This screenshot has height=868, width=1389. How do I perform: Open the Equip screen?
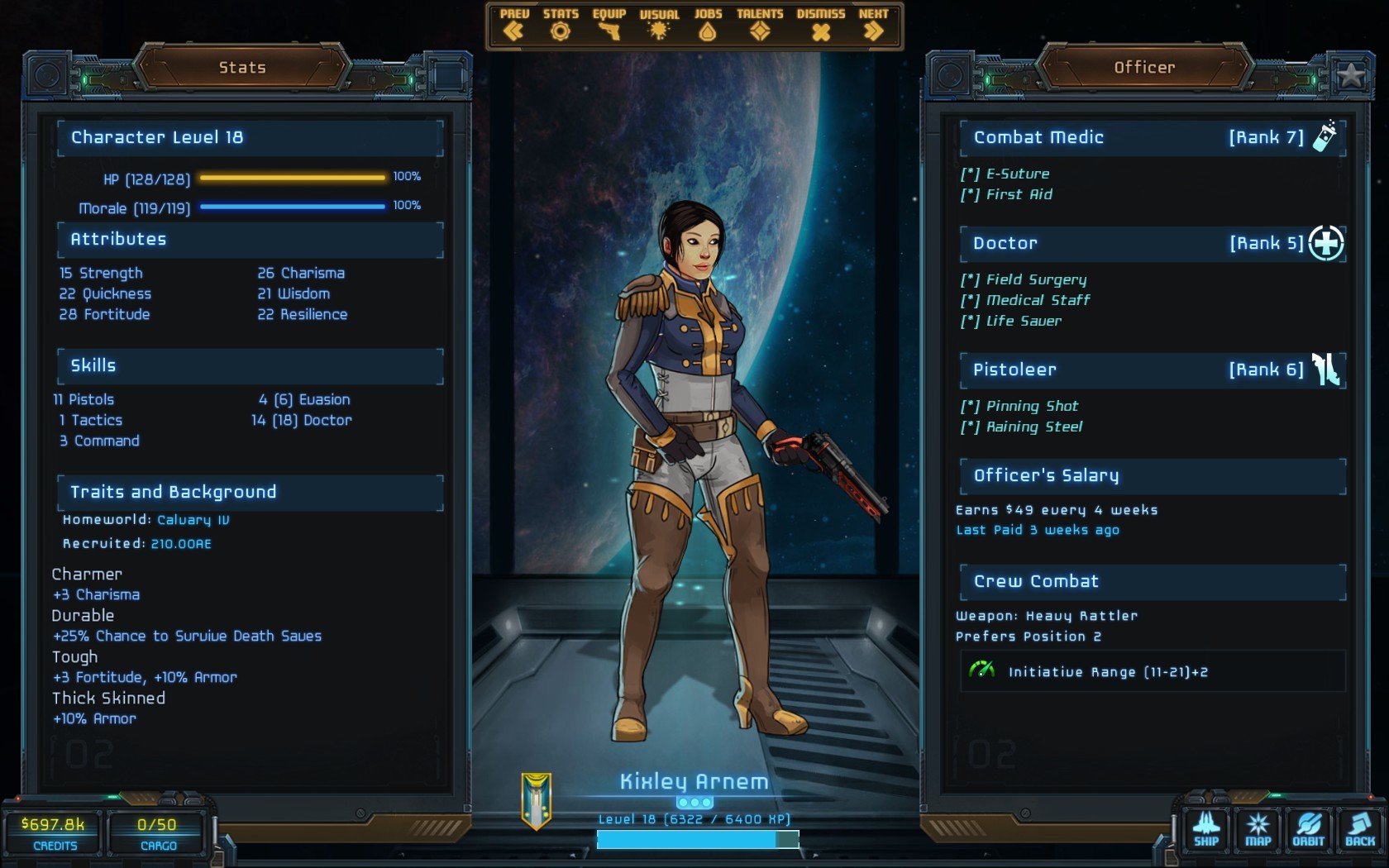pos(609,26)
